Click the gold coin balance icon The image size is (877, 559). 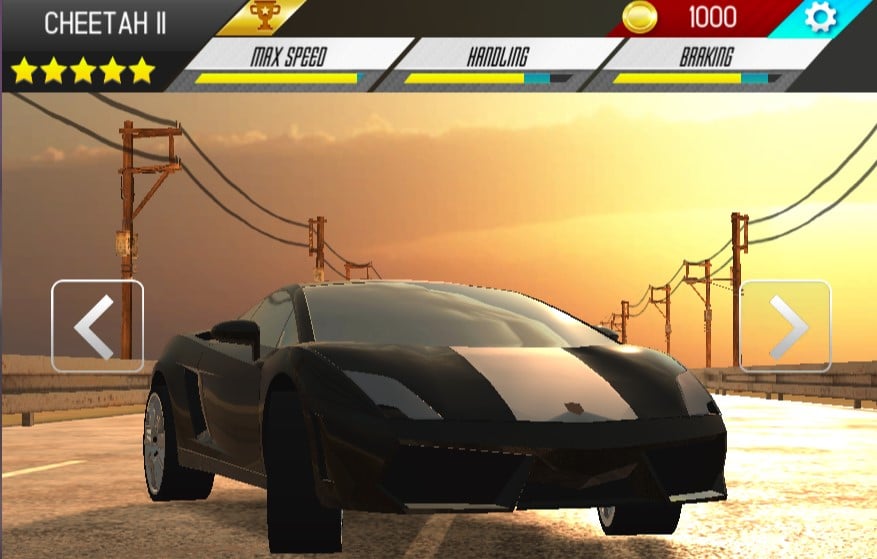640,17
